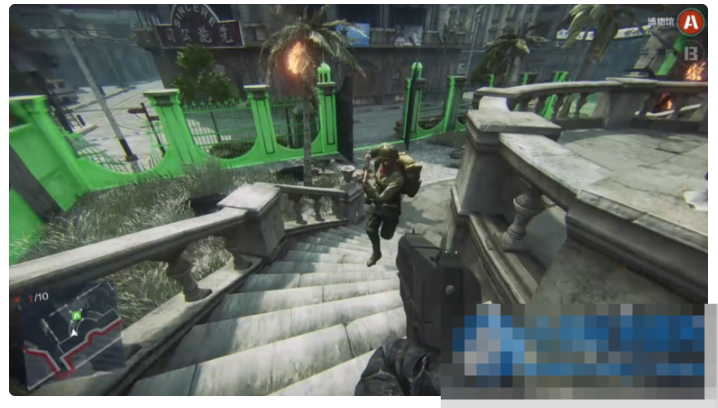This screenshot has height=408, width=718.
Task: Click the green A marker on the minimap
Action: 75,316
